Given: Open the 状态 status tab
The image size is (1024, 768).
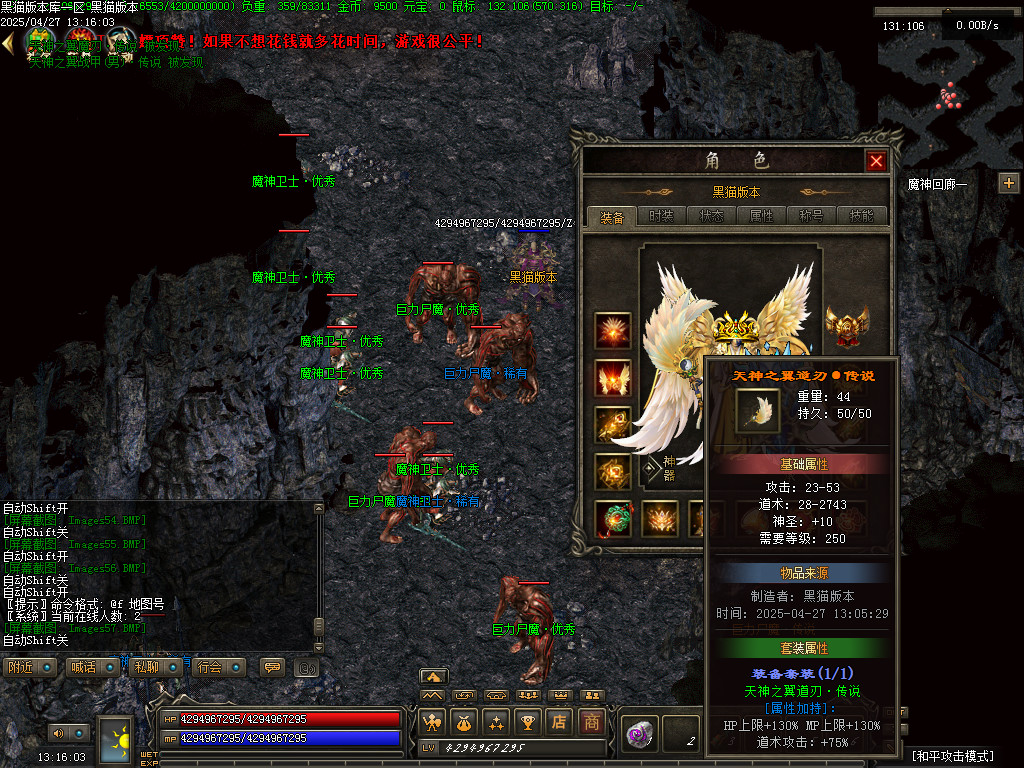Looking at the screenshot, I should click(711, 216).
